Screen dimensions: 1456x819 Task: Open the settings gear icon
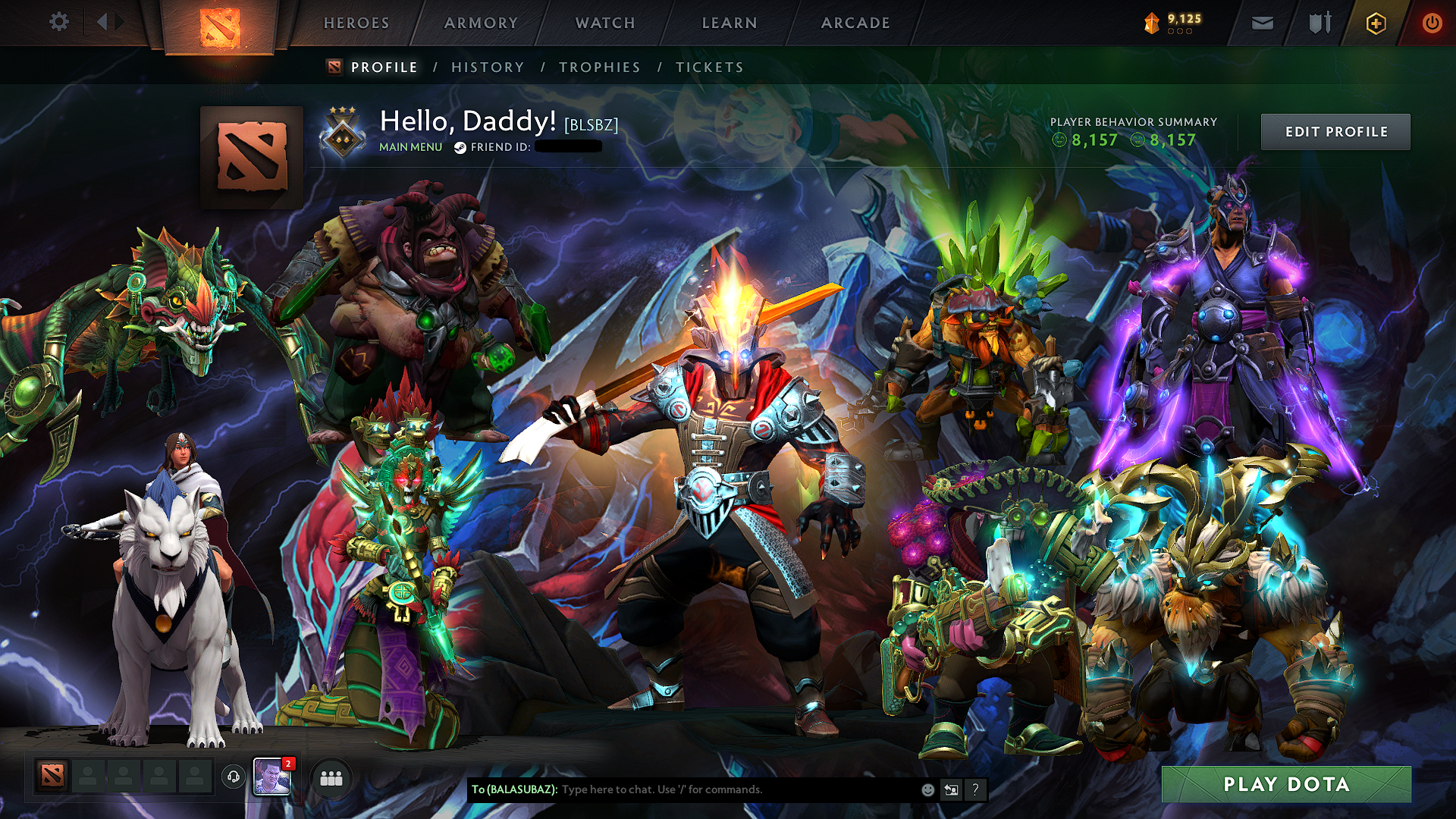(59, 23)
